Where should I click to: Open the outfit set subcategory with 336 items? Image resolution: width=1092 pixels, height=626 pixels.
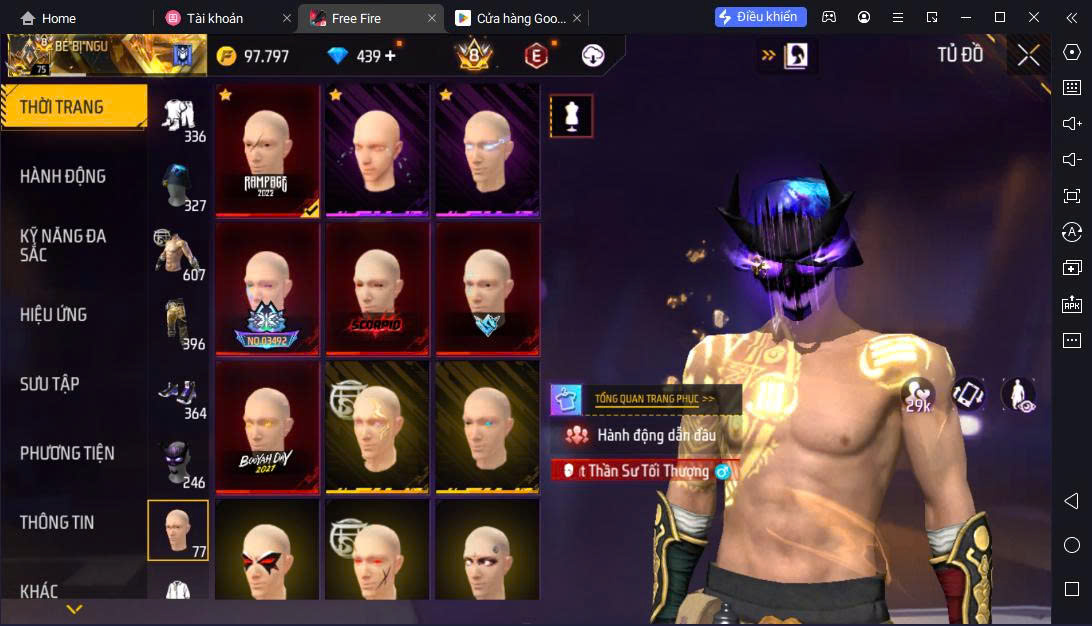[180, 118]
